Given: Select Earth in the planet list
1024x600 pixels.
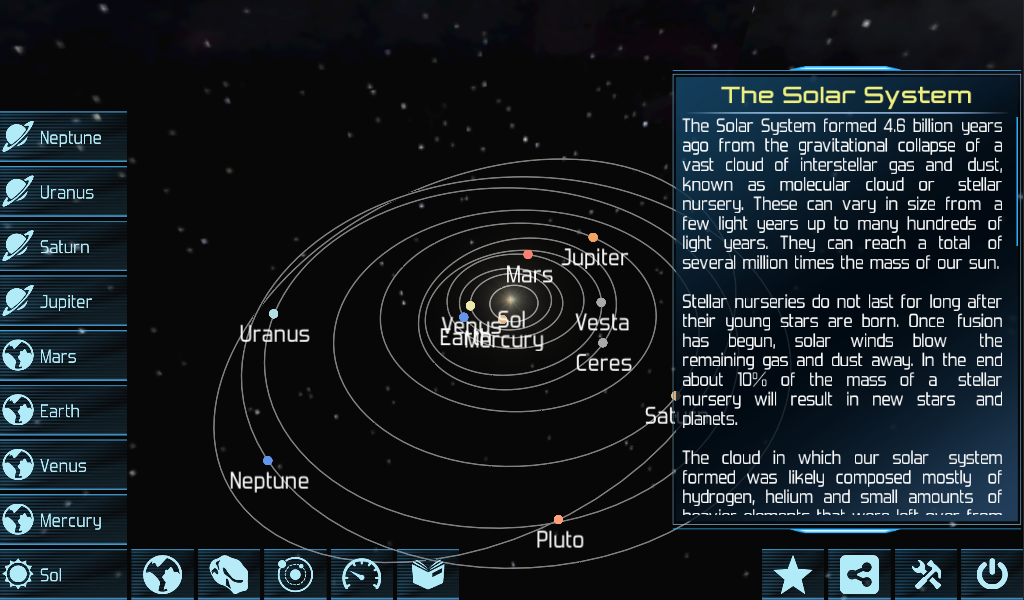Looking at the screenshot, I should (64, 411).
